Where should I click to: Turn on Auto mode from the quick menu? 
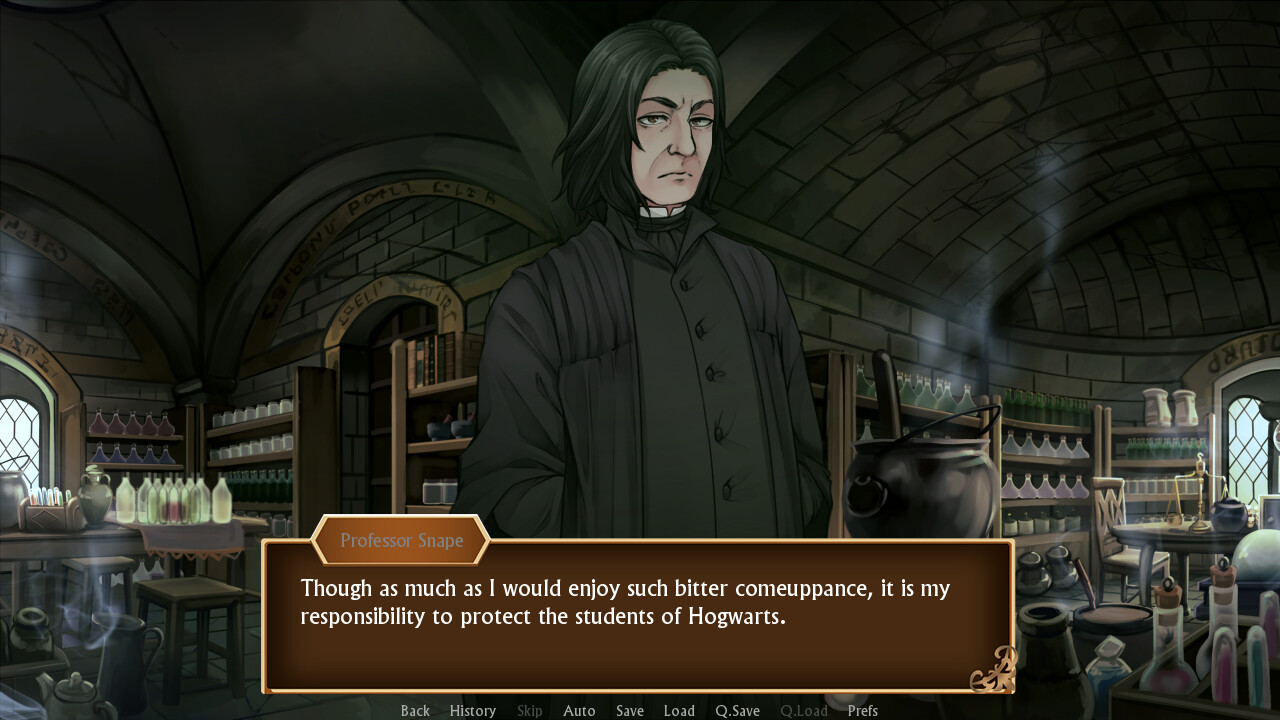579,710
